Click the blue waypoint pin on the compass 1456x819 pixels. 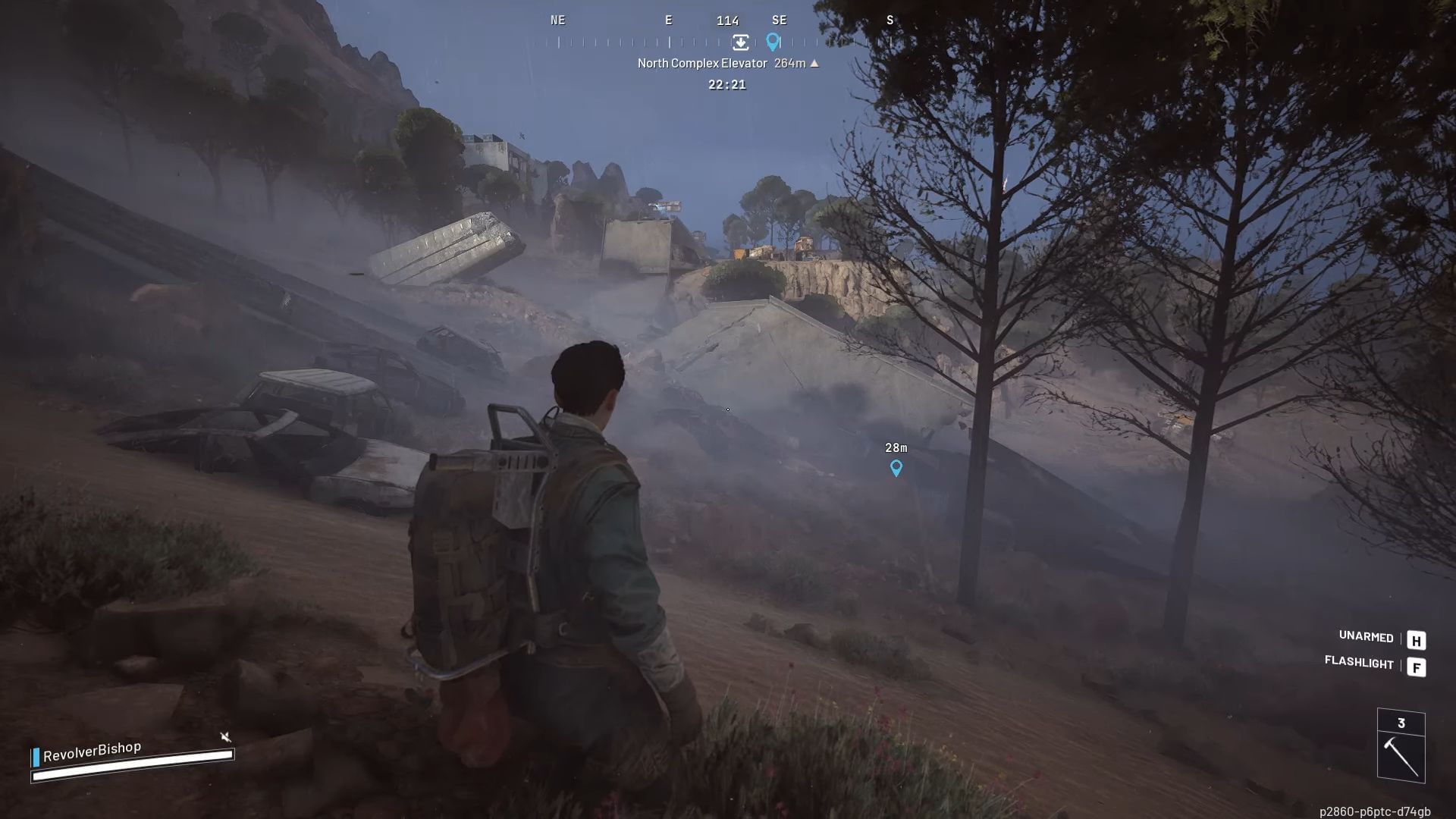click(774, 42)
